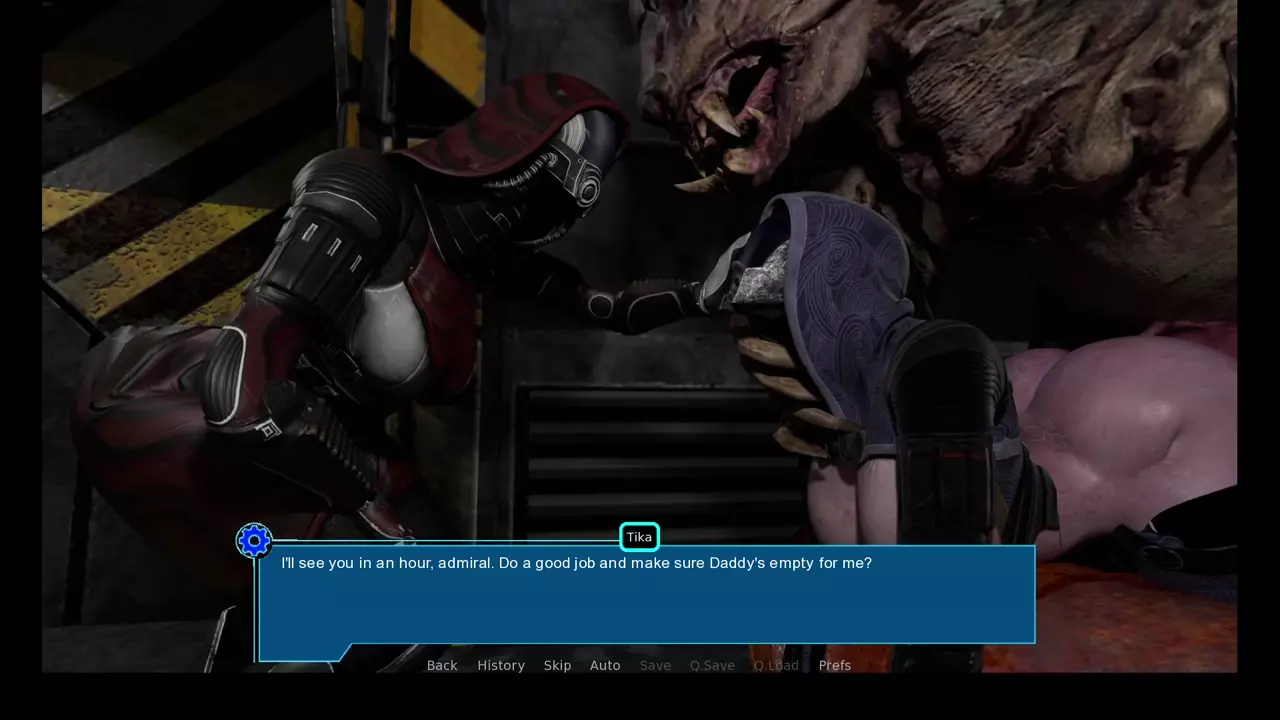Image resolution: width=1280 pixels, height=720 pixels.
Task: Advance the dialogue by clicking the text box
Action: click(x=646, y=600)
